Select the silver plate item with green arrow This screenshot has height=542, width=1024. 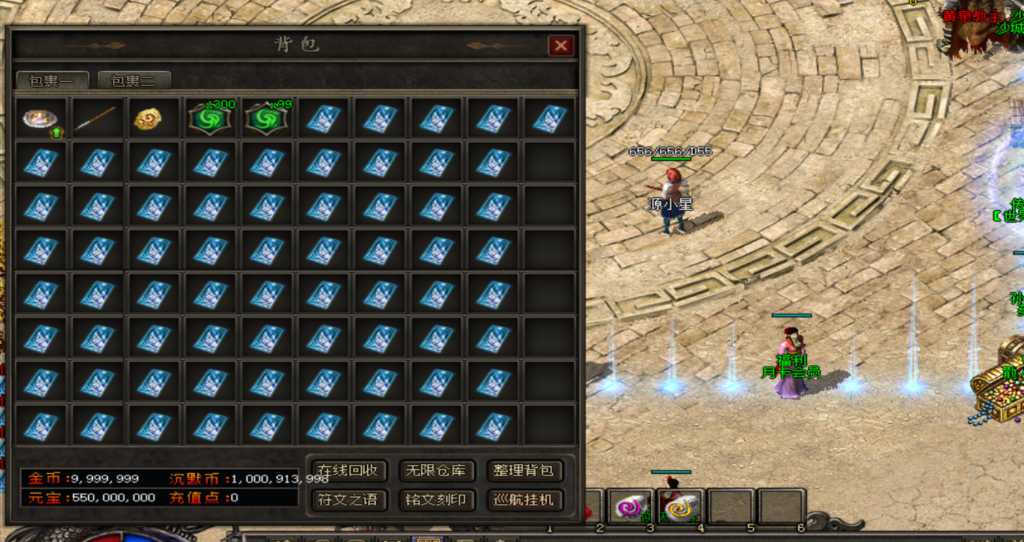(41, 119)
